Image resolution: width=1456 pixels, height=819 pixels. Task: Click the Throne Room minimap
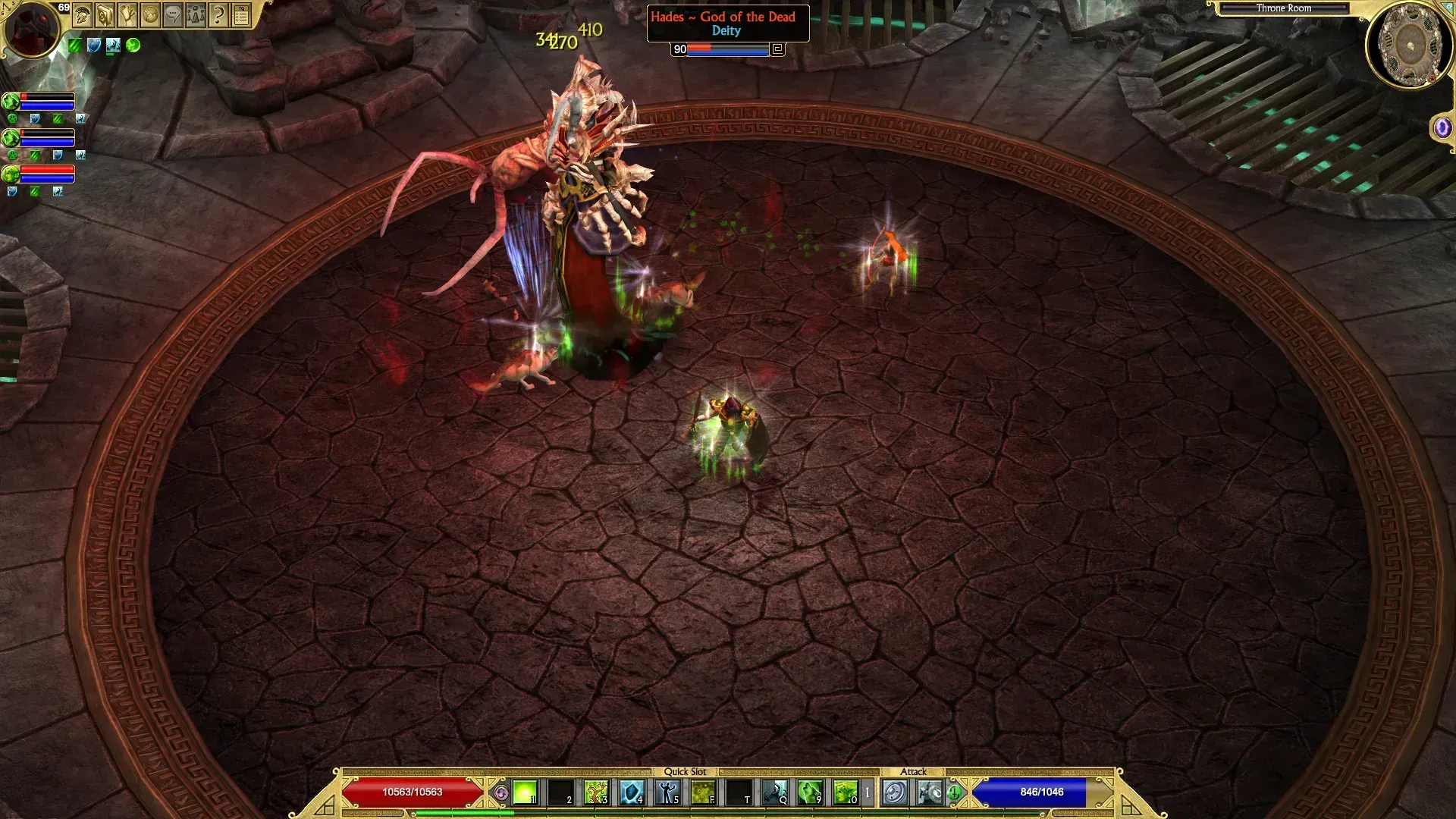click(x=1409, y=47)
